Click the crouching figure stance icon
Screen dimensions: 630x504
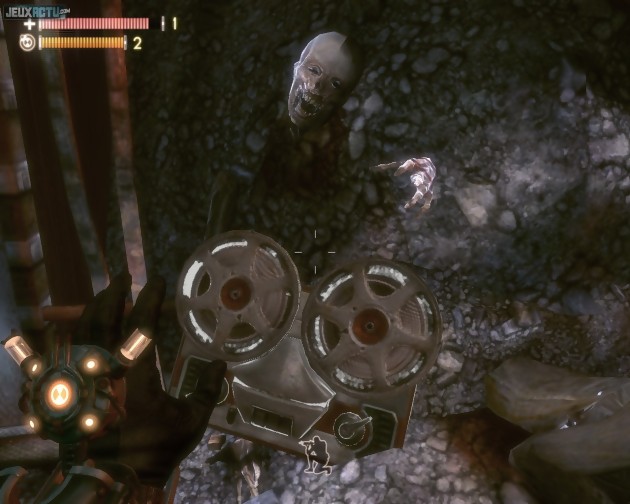[x=319, y=456]
